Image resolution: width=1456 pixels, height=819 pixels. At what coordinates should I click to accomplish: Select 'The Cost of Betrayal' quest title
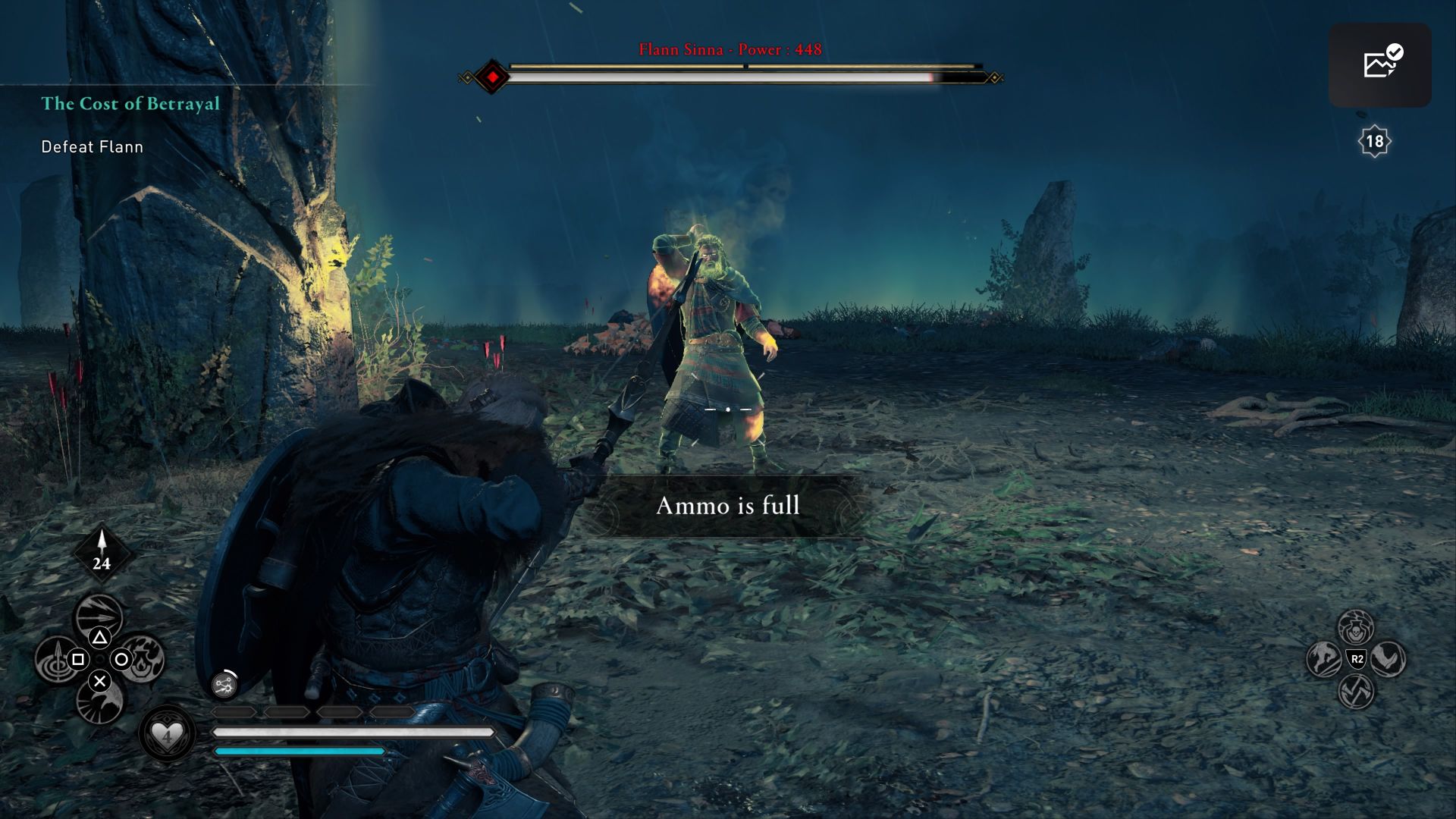pyautogui.click(x=130, y=104)
